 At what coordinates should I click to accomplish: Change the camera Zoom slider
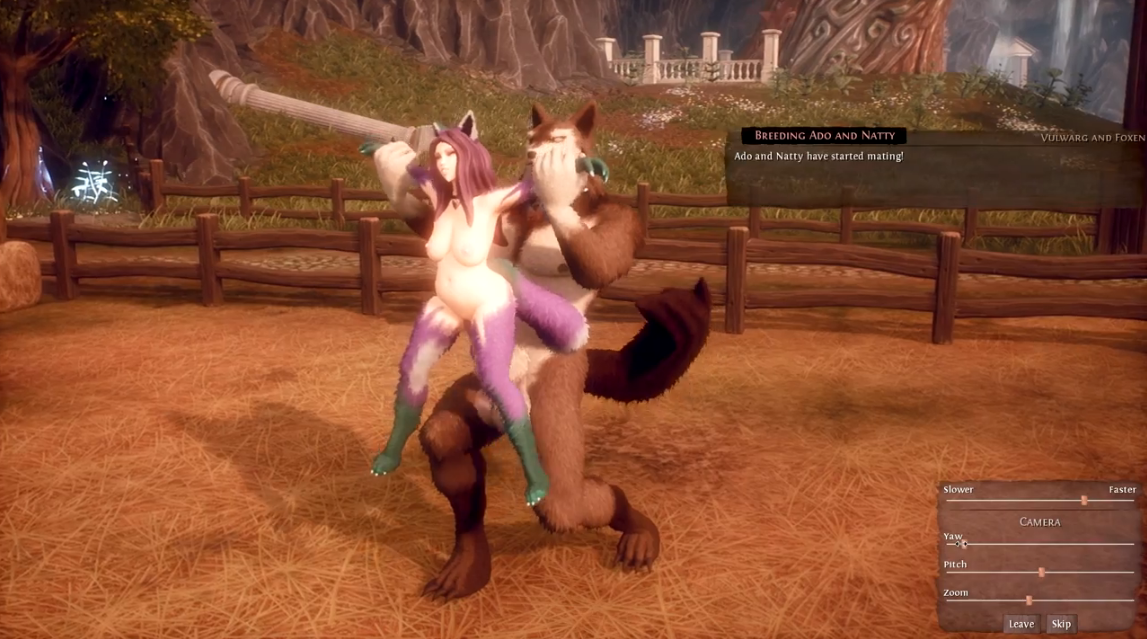click(1029, 601)
